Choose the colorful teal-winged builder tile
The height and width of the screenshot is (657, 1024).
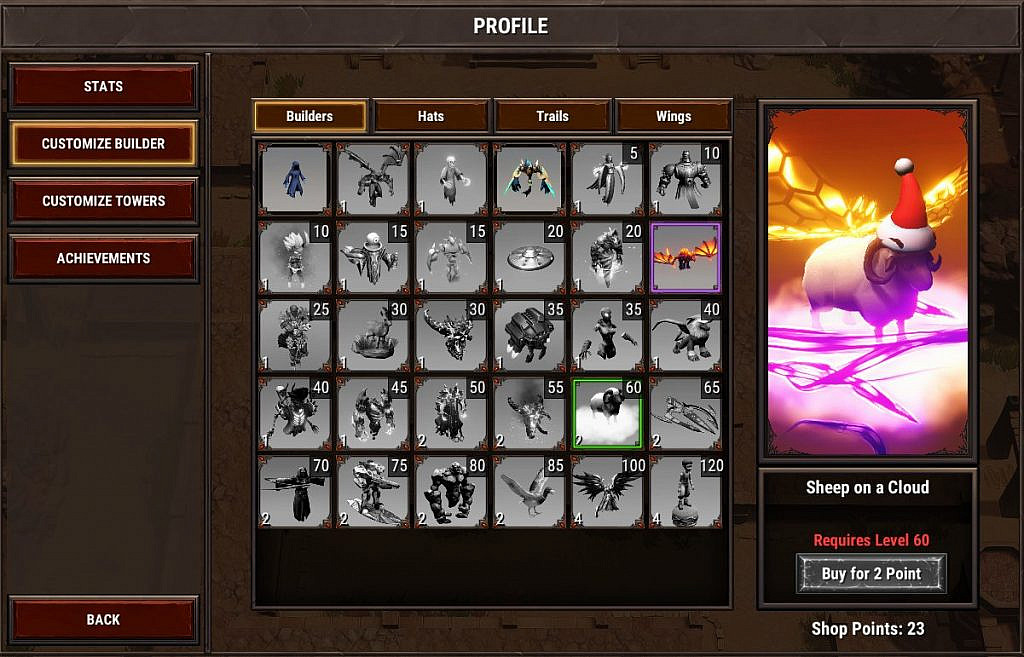(x=529, y=179)
